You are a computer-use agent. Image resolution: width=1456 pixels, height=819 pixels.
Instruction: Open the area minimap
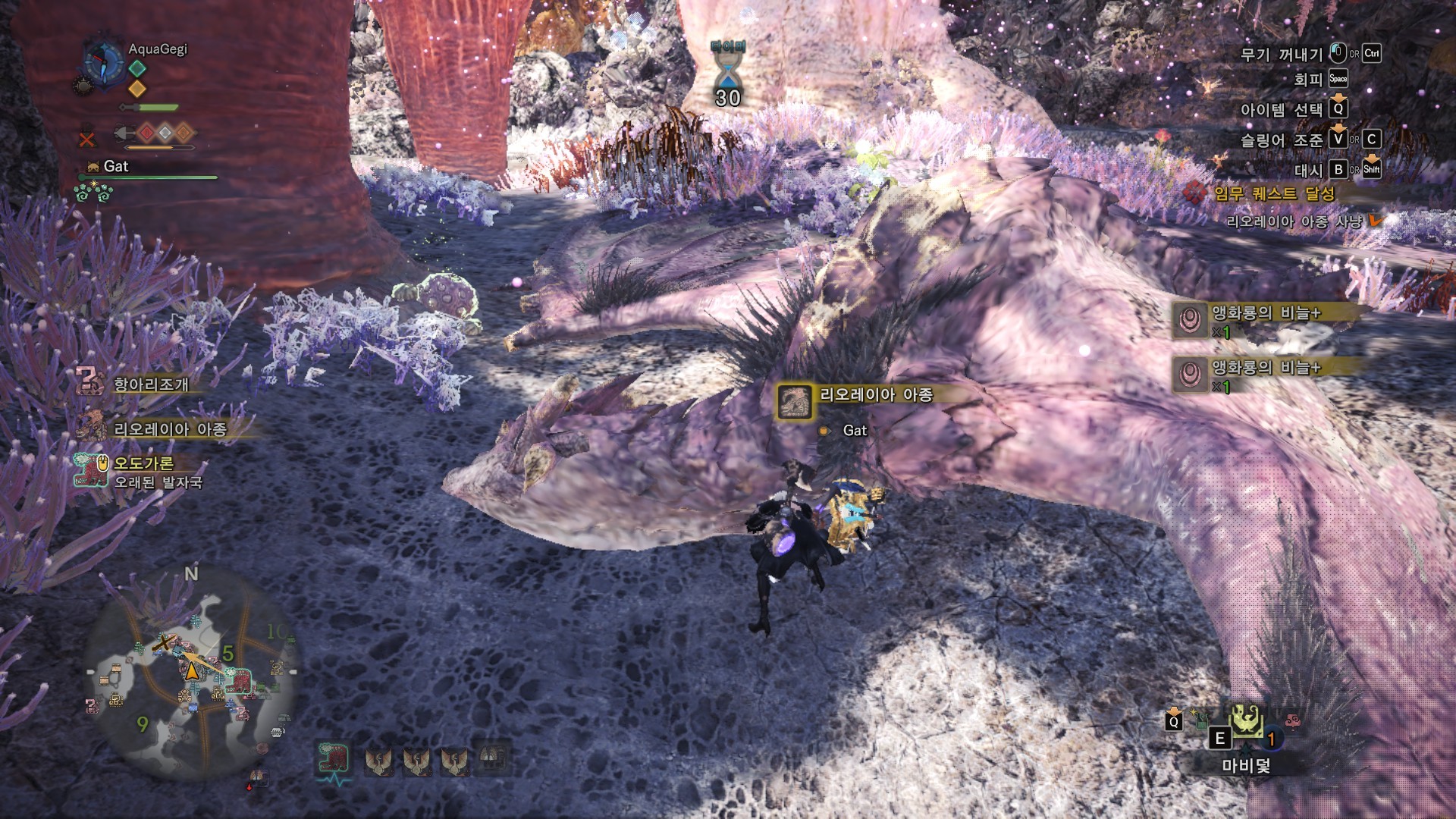190,675
